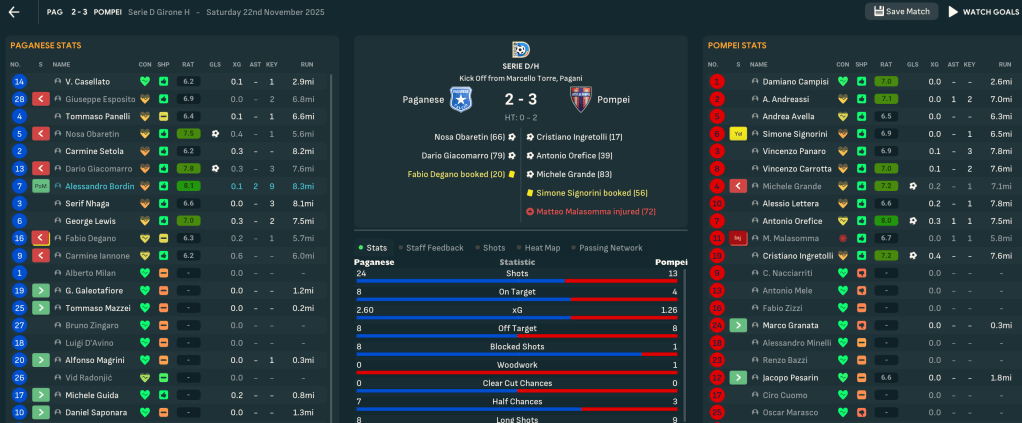Screen dimensions: 1022x423
Task: Choose Antonio Orefice in Pompei stats
Action: point(793,220)
